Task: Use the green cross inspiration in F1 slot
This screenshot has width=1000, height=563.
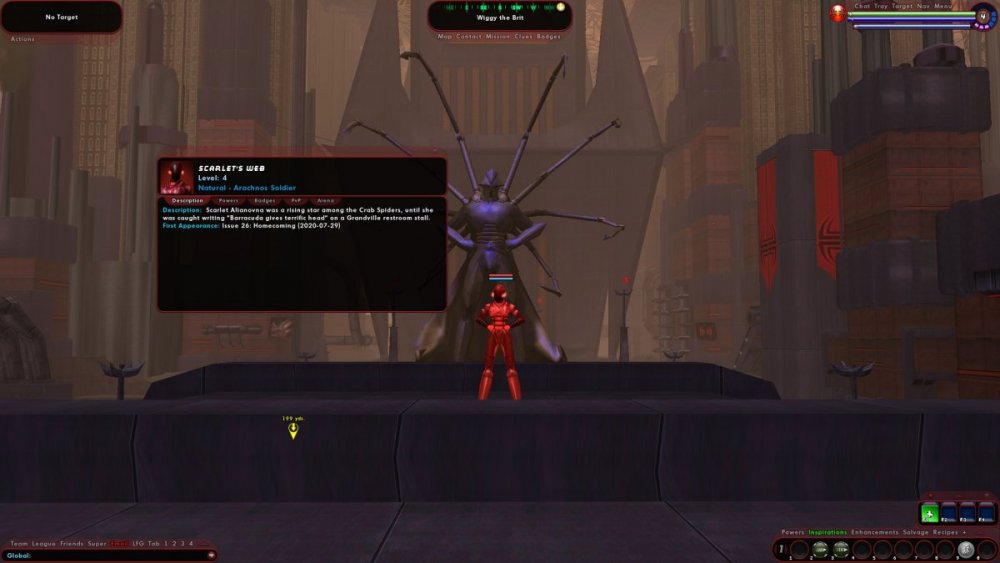Action: point(929,514)
